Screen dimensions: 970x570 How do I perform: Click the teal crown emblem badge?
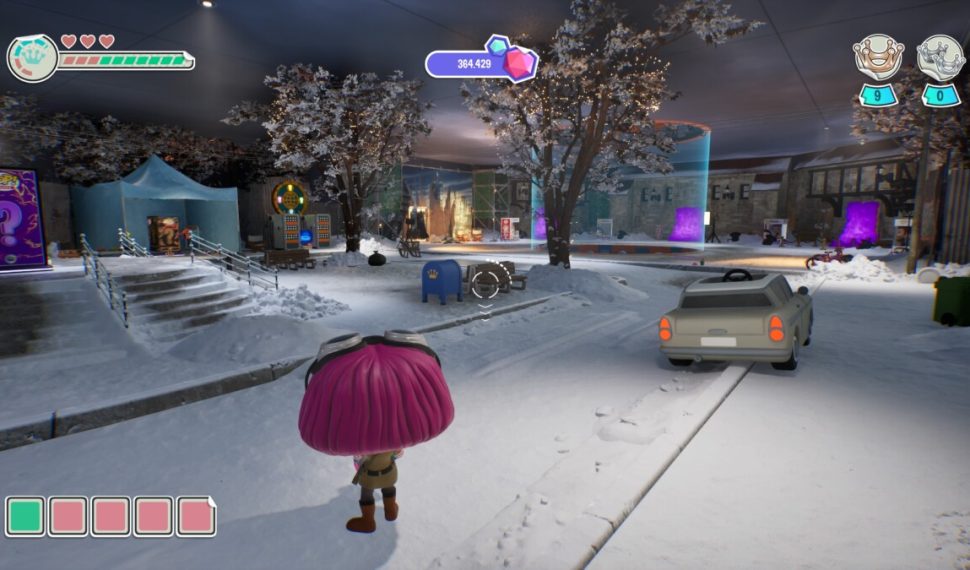tap(32, 58)
